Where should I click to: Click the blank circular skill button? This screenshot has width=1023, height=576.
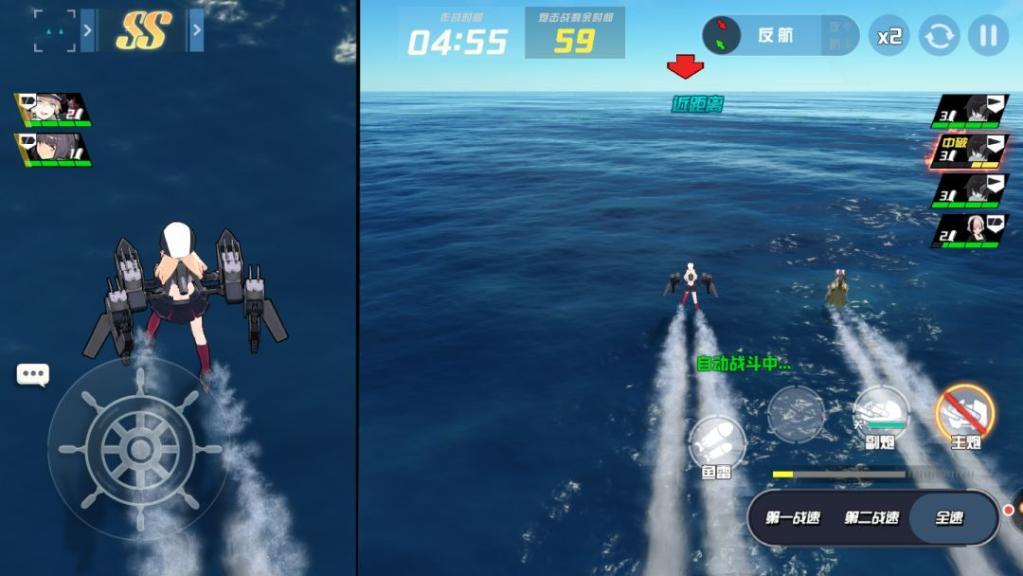(796, 412)
